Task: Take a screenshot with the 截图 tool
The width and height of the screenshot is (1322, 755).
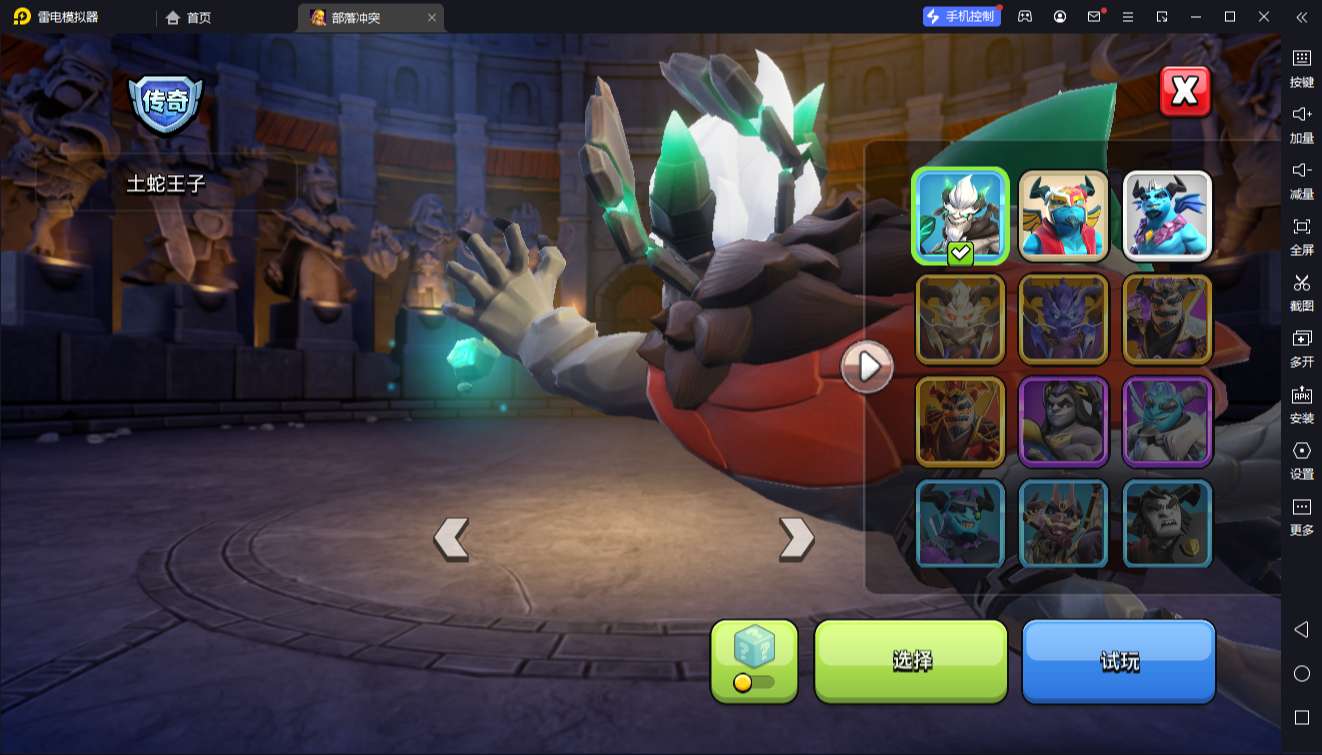Action: click(1301, 291)
